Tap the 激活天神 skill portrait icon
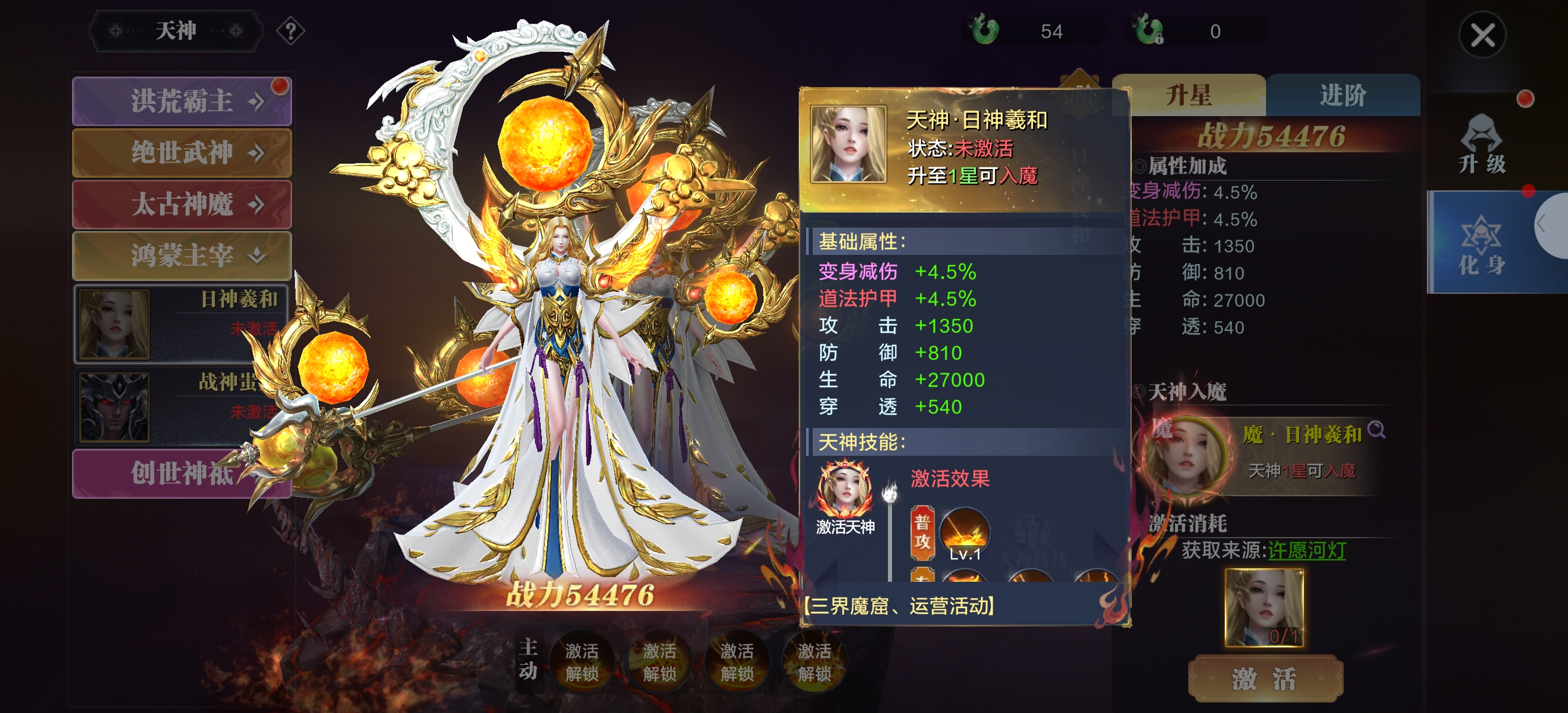 coord(845,489)
